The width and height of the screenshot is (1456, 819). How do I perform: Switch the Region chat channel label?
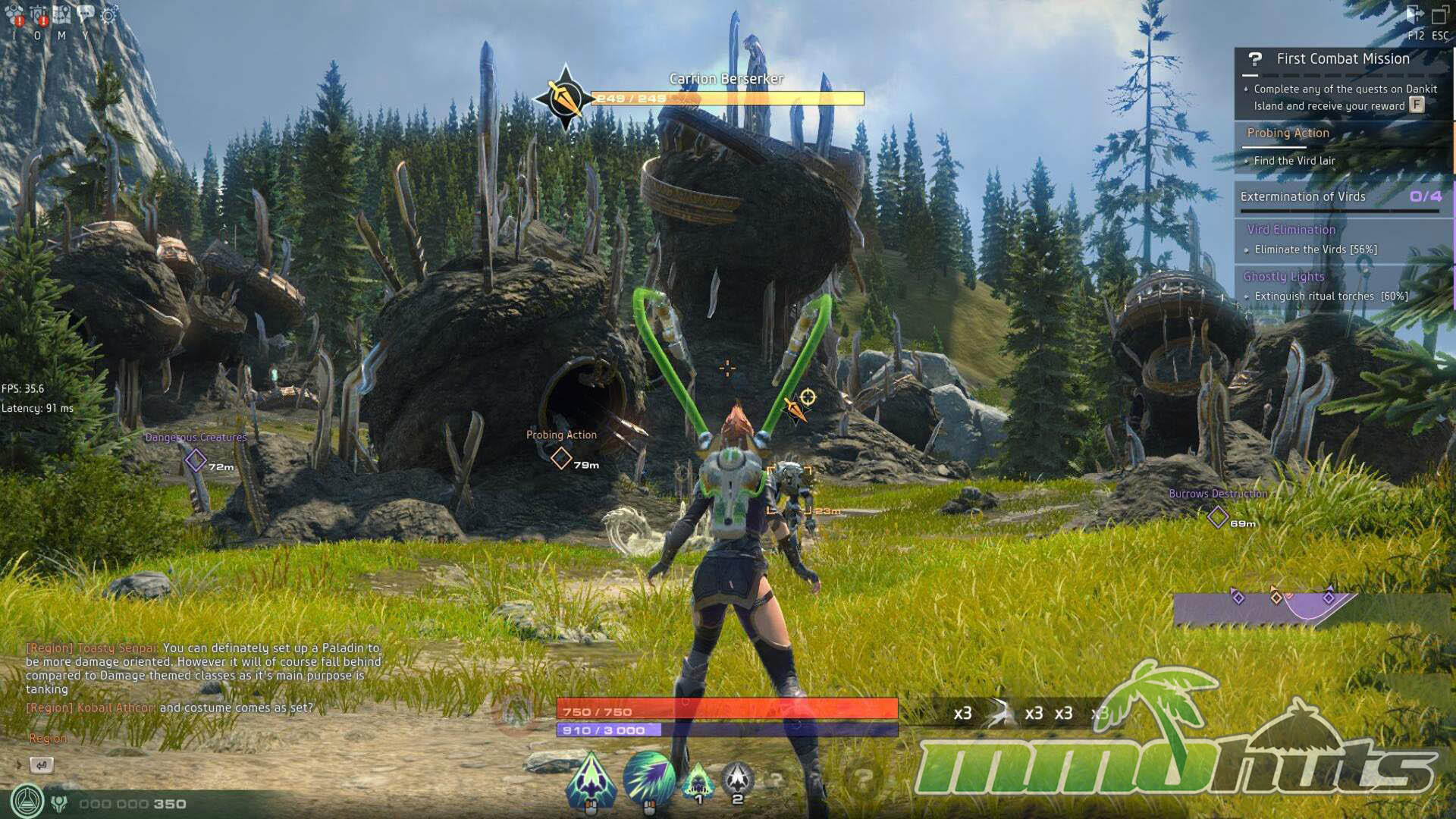(x=48, y=738)
